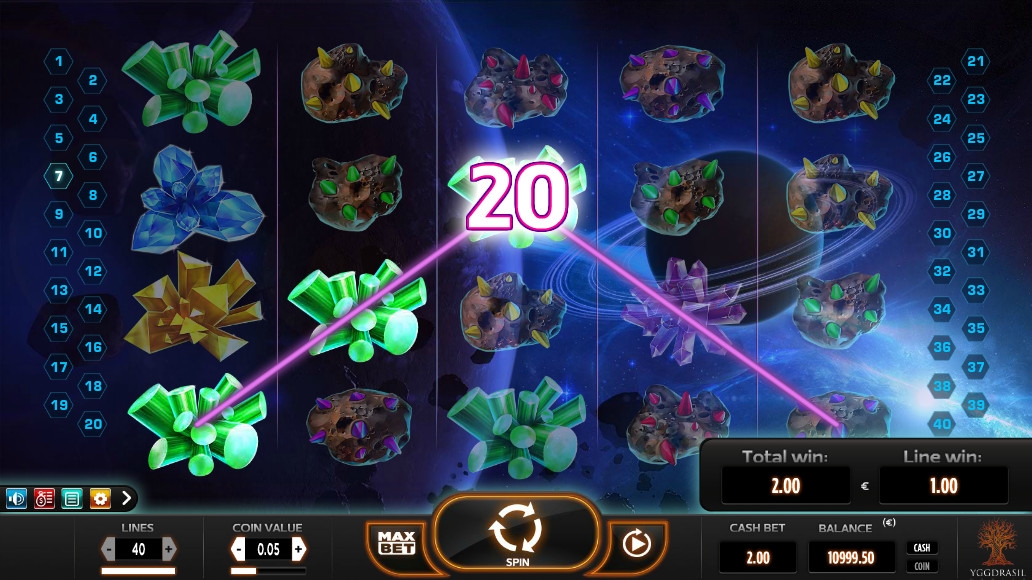This screenshot has width=1032, height=580.
Task: Switch balance display to Cash
Action: click(921, 548)
